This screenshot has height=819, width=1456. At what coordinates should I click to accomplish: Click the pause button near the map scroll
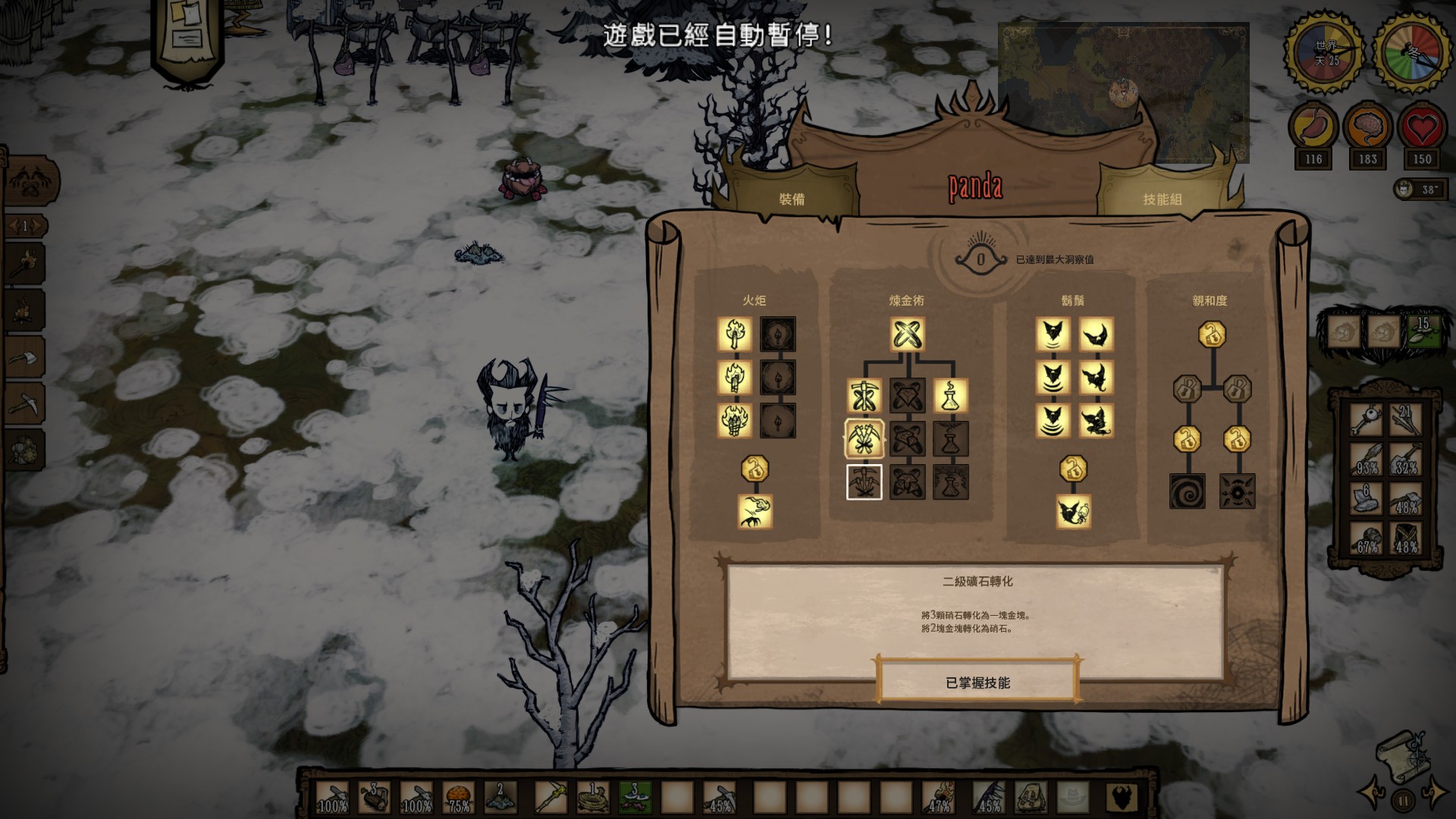coord(1403,799)
